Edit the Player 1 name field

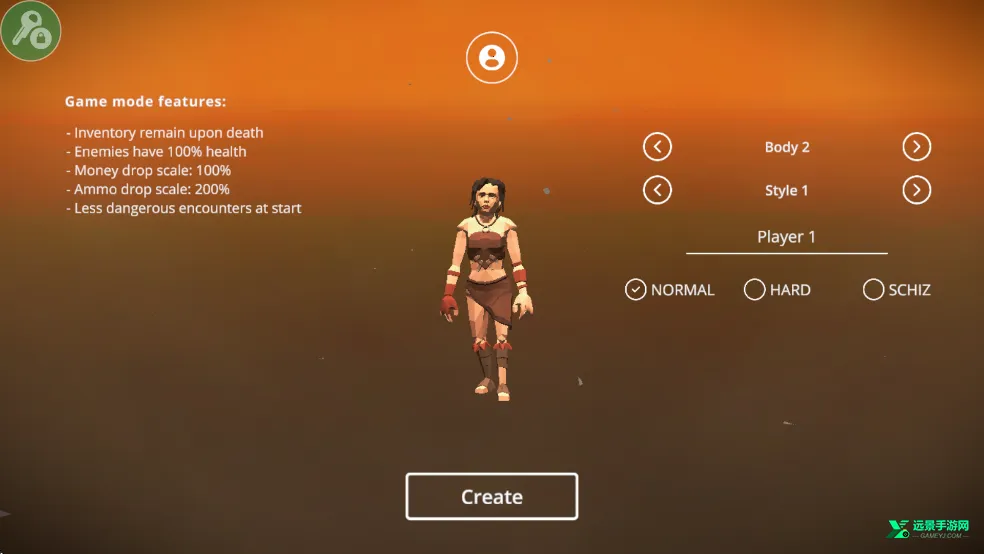click(786, 237)
